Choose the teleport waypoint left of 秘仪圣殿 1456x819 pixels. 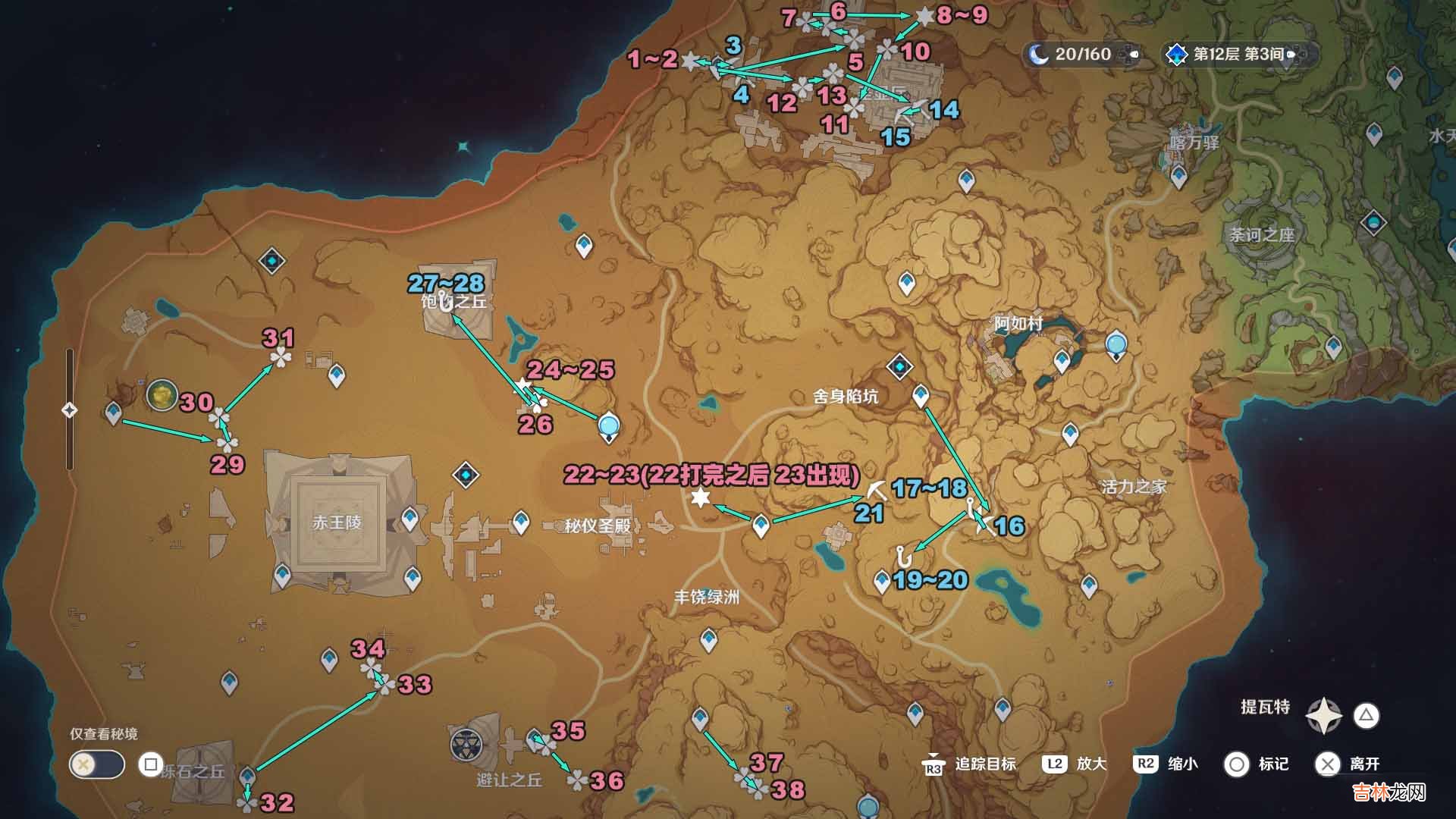[521, 522]
